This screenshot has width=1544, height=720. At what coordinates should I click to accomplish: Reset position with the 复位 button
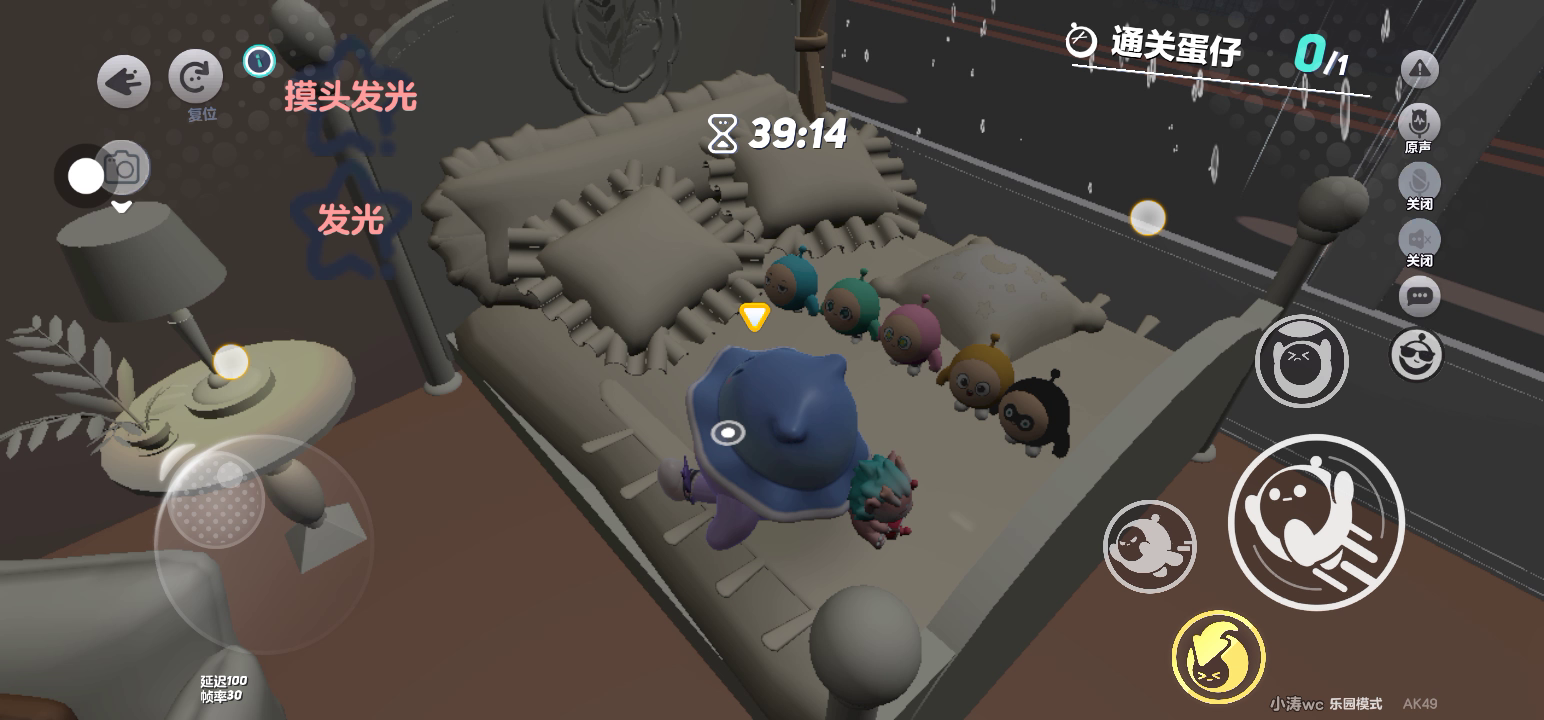(x=196, y=77)
